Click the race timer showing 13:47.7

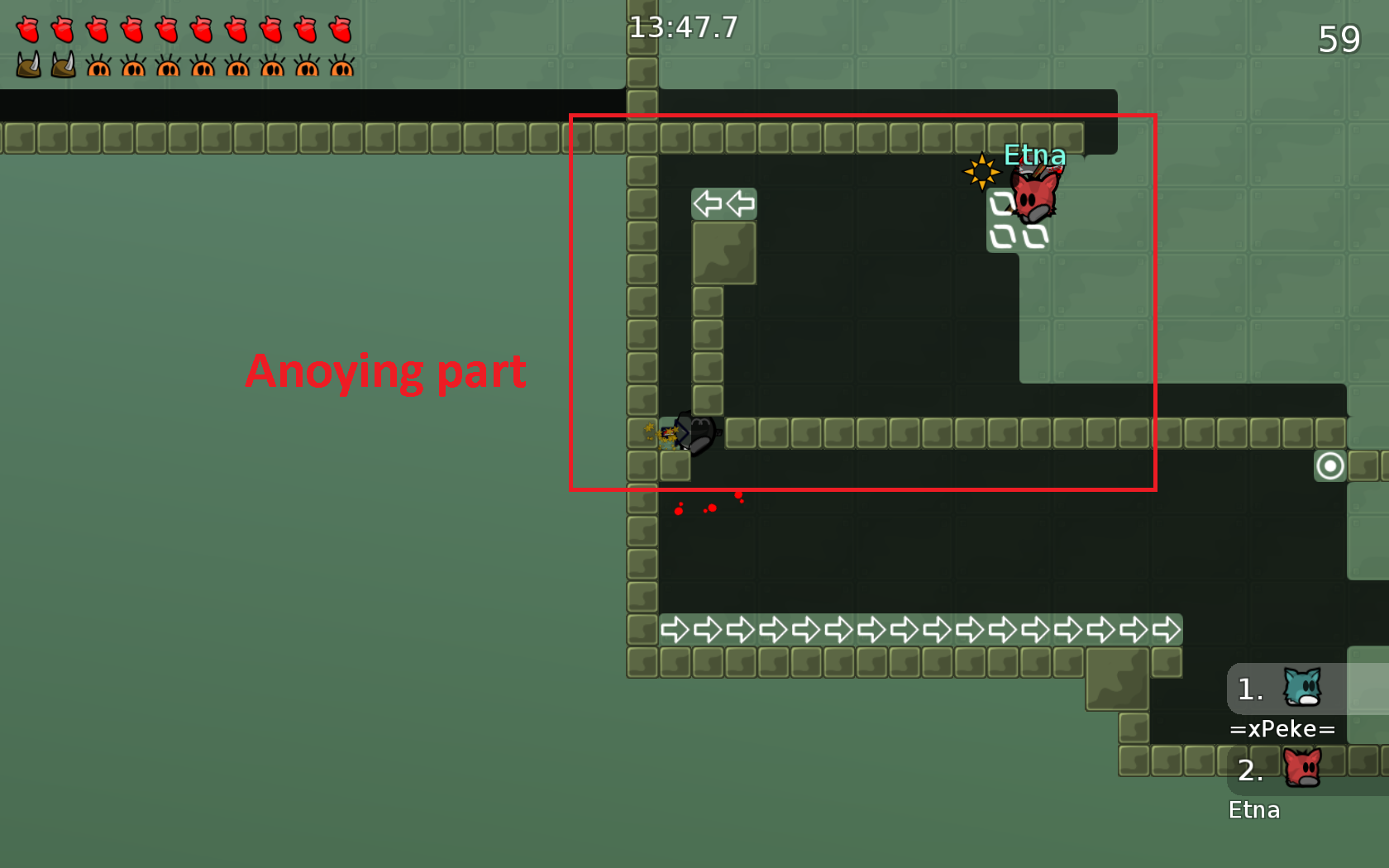point(685,27)
